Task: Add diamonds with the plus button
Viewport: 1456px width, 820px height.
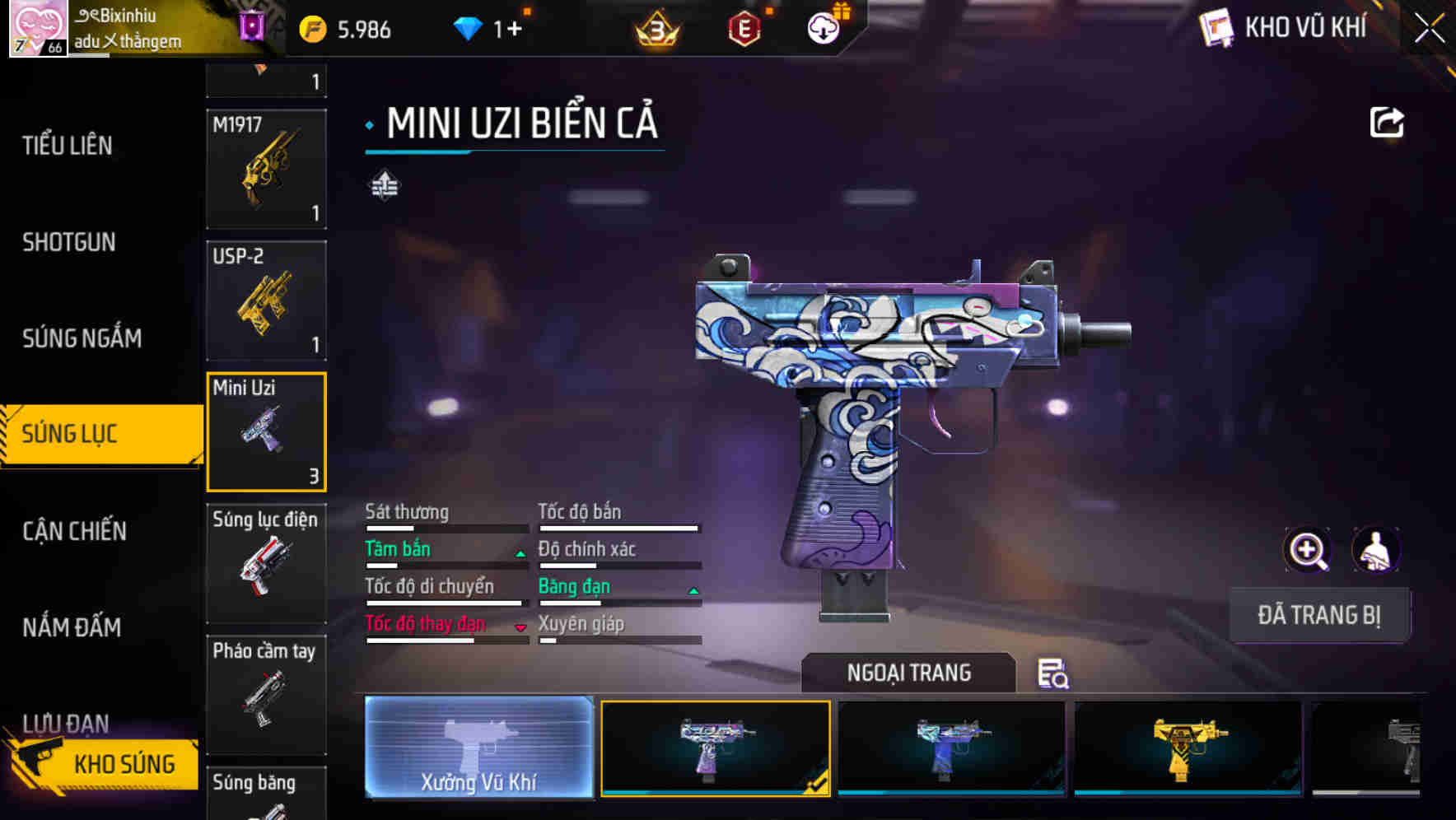Action: 514,30
